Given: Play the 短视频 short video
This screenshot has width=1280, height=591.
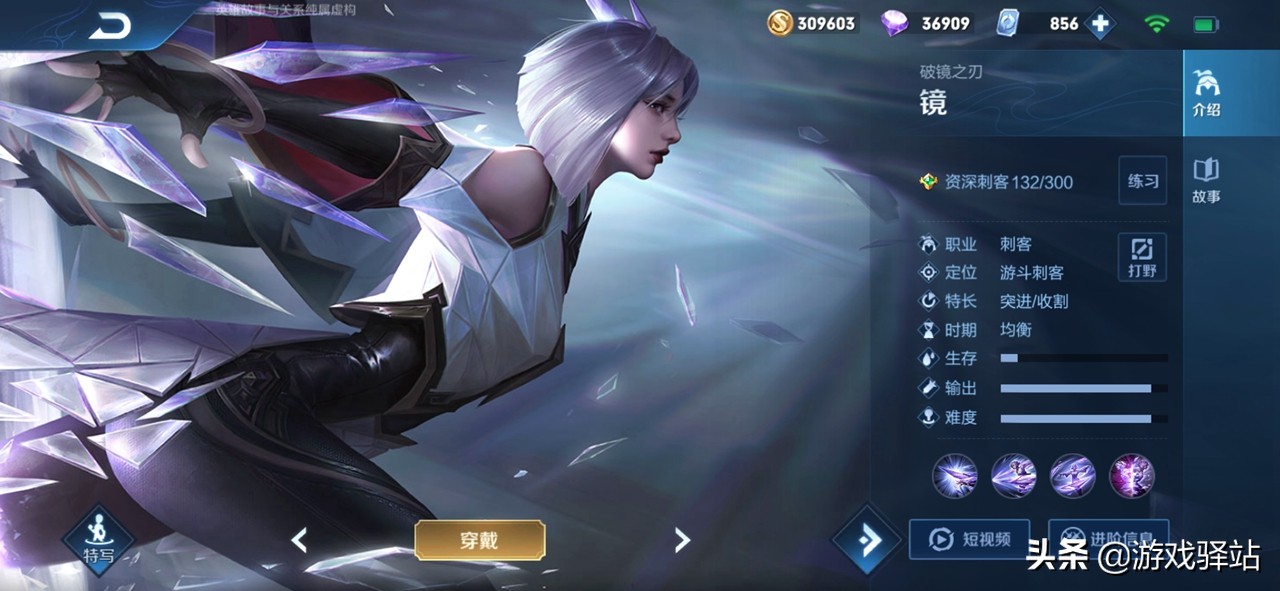Looking at the screenshot, I should click(968, 540).
